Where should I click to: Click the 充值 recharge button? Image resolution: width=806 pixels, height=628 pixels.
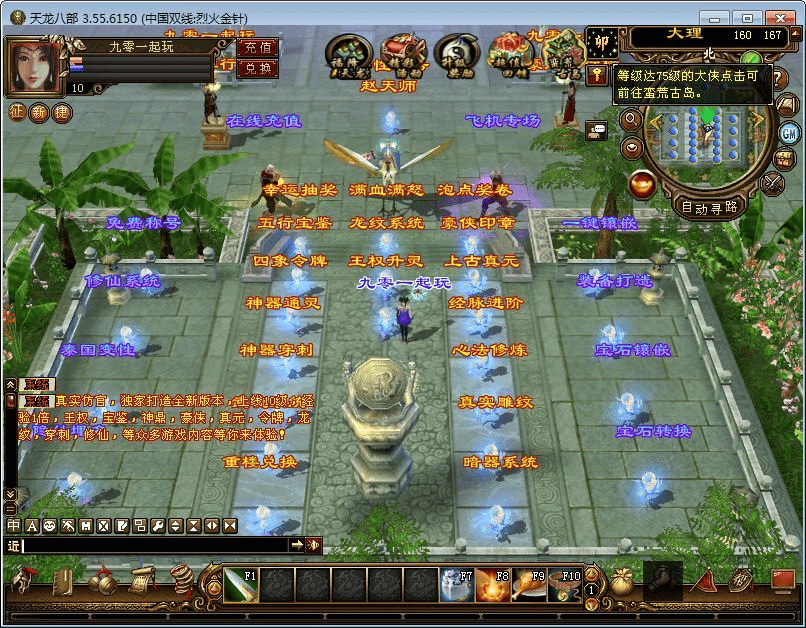tap(258, 47)
